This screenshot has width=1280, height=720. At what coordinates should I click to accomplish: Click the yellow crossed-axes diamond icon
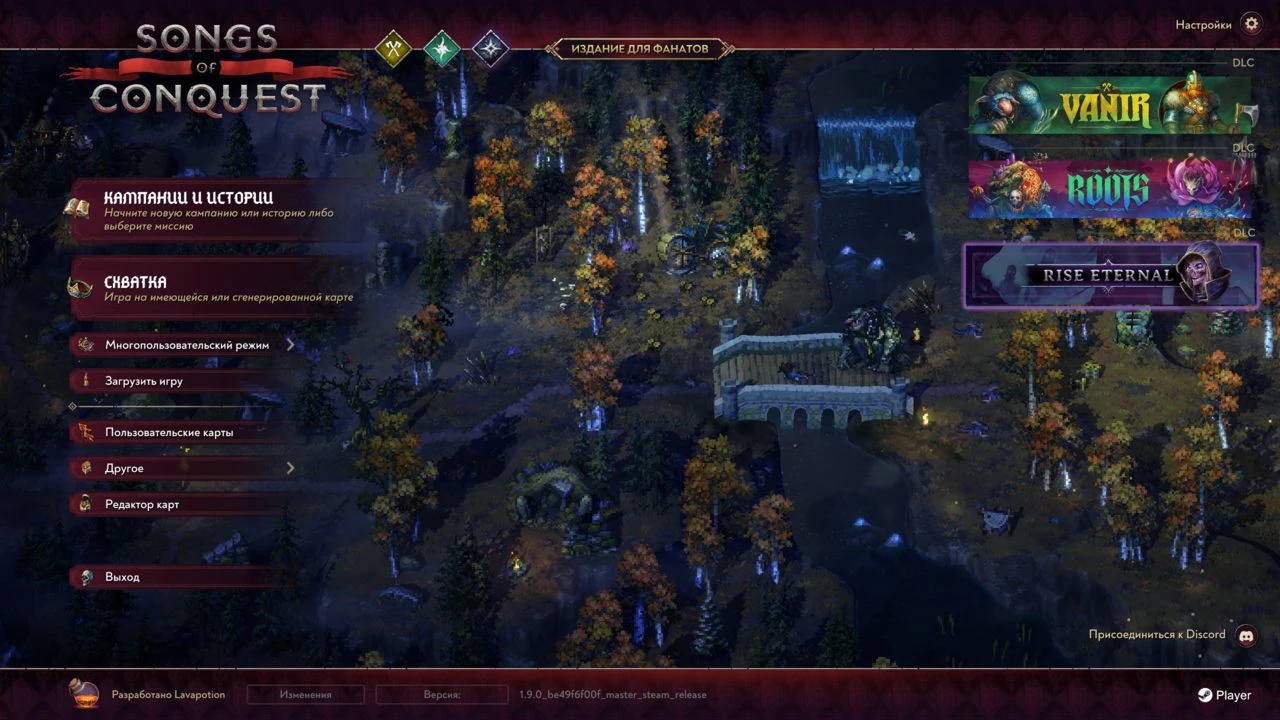click(393, 47)
